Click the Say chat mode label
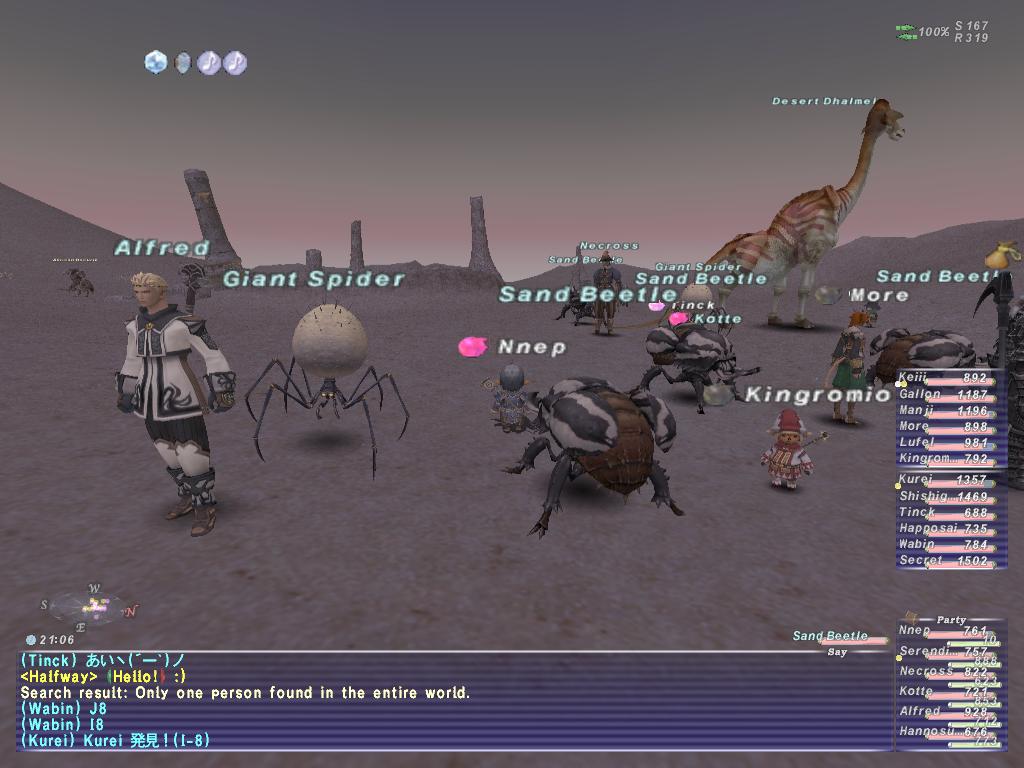Viewport: 1024px width, 768px height. 837,652
